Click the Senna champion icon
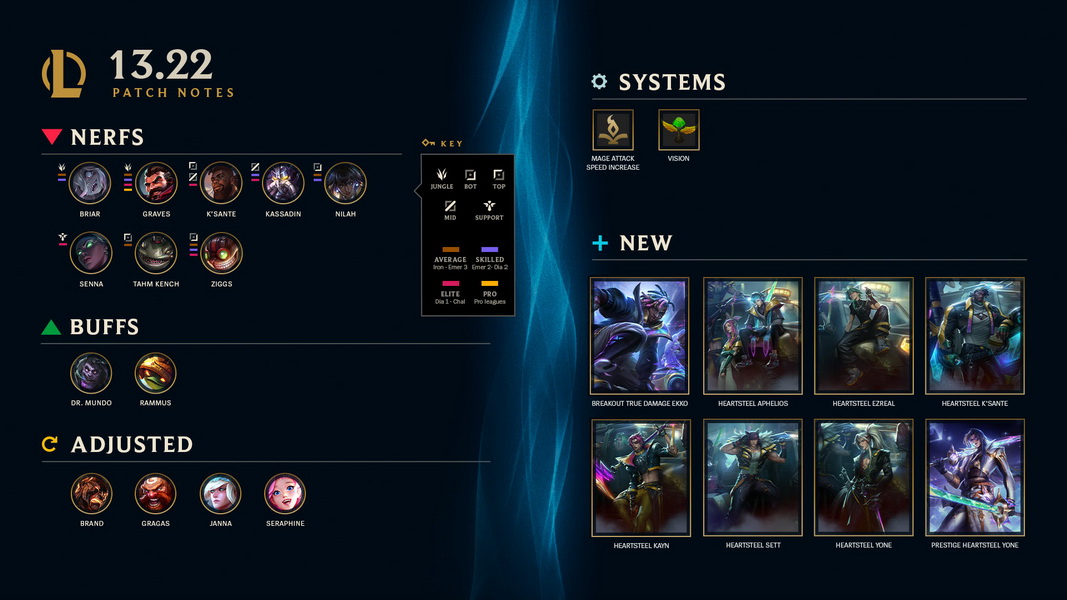1067x600 pixels. (91, 253)
